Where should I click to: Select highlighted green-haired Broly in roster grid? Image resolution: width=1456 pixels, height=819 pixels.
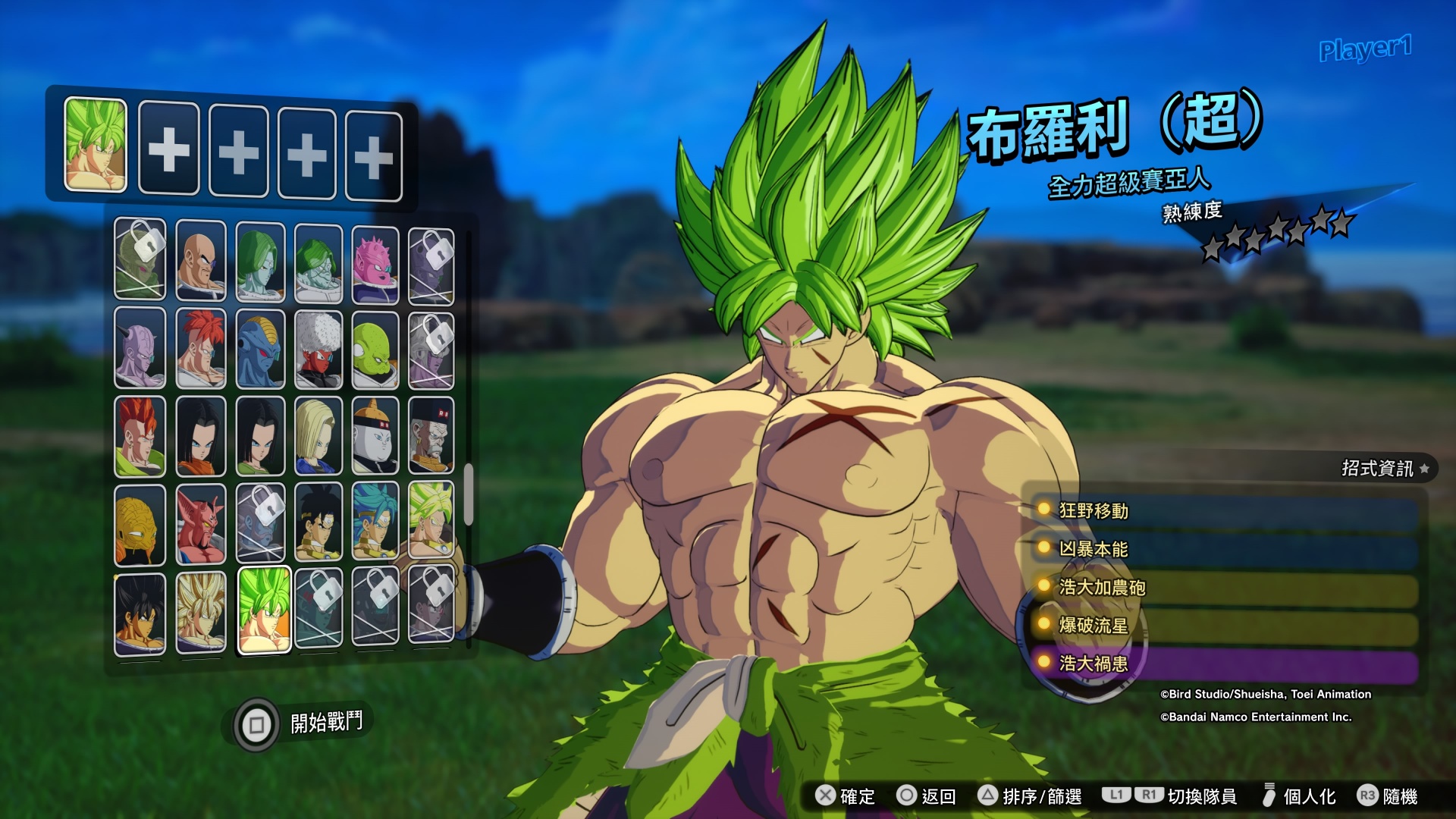click(264, 610)
